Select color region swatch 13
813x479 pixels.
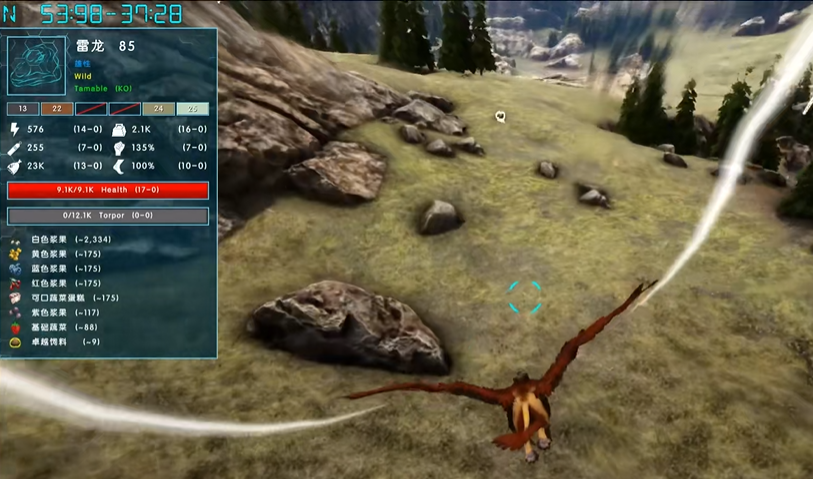[x=22, y=108]
